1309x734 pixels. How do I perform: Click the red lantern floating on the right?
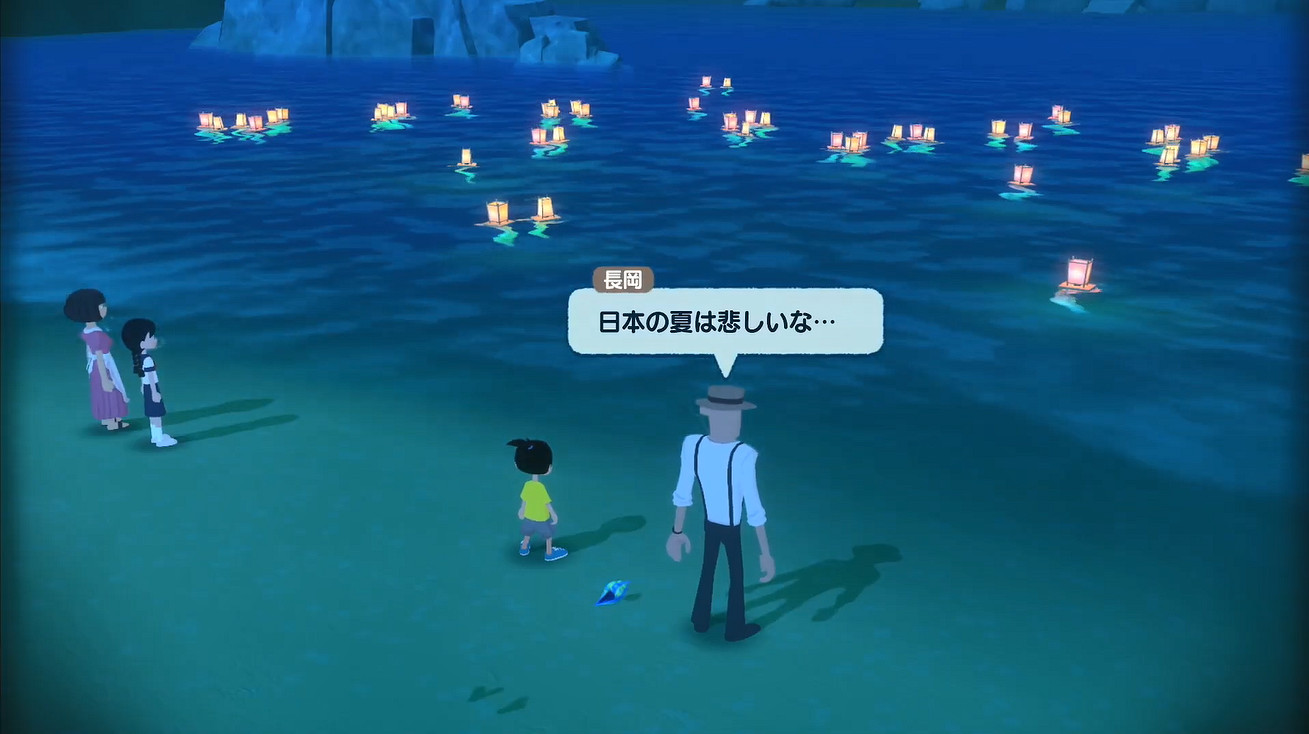click(1077, 270)
